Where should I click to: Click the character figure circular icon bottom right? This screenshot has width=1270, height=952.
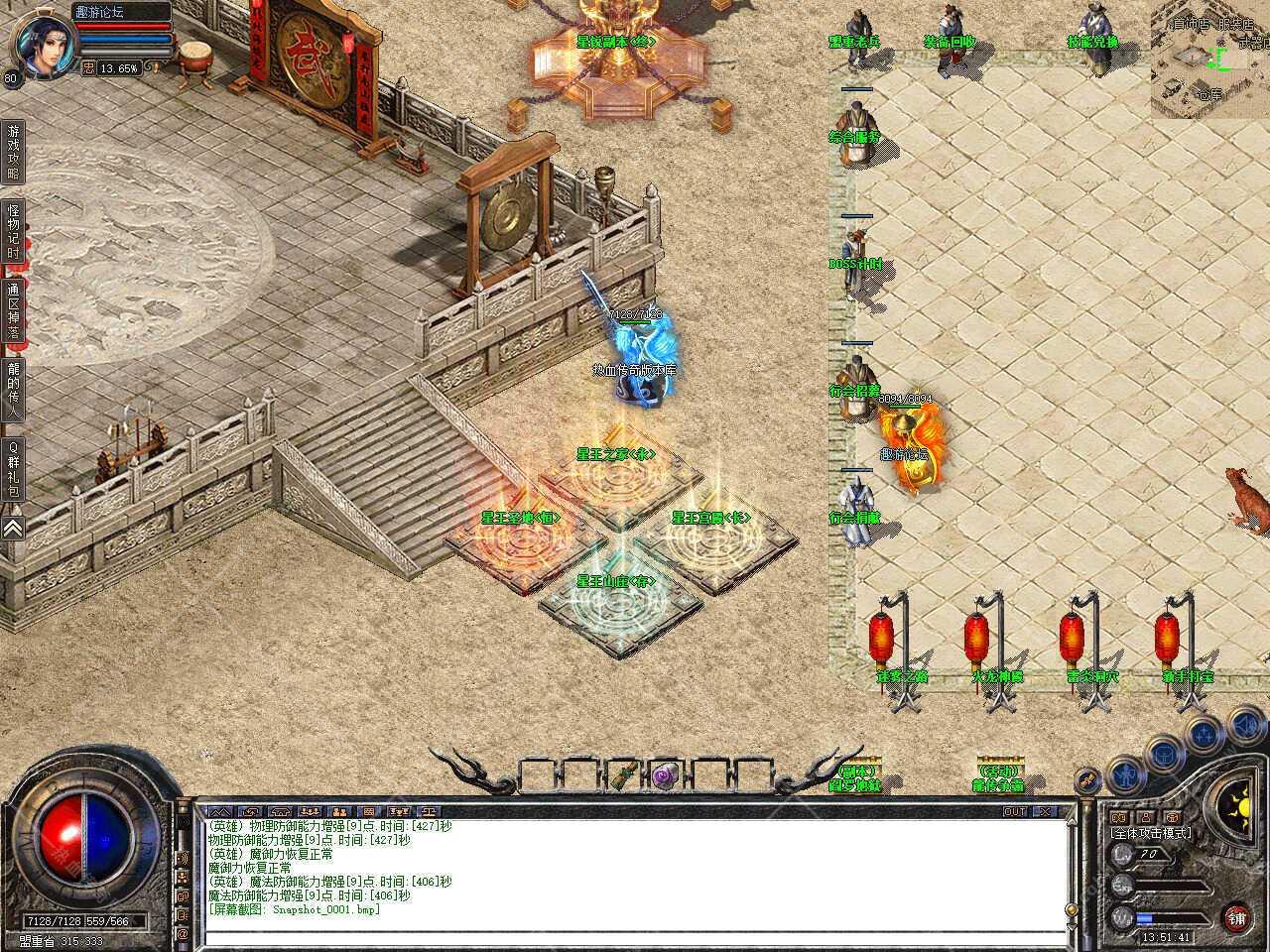(1125, 776)
